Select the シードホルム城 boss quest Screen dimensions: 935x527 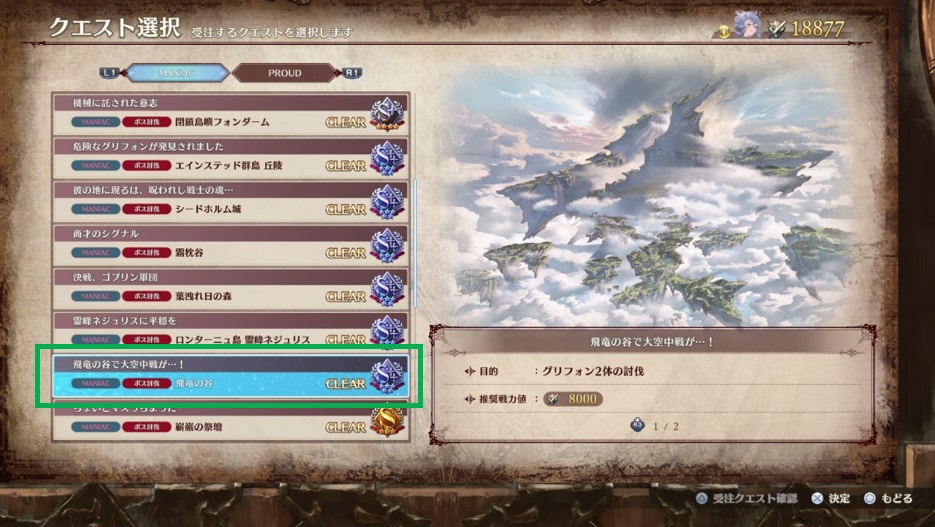click(x=230, y=200)
